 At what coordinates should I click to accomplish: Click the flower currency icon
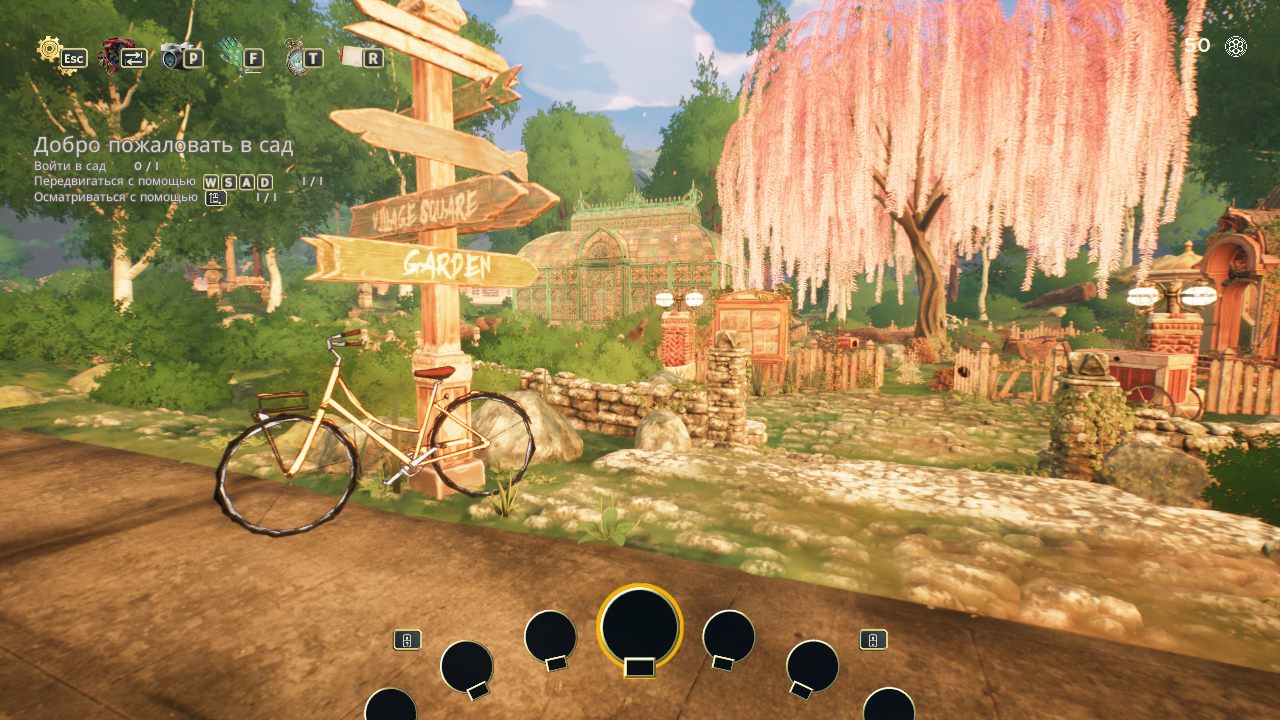tap(1237, 46)
